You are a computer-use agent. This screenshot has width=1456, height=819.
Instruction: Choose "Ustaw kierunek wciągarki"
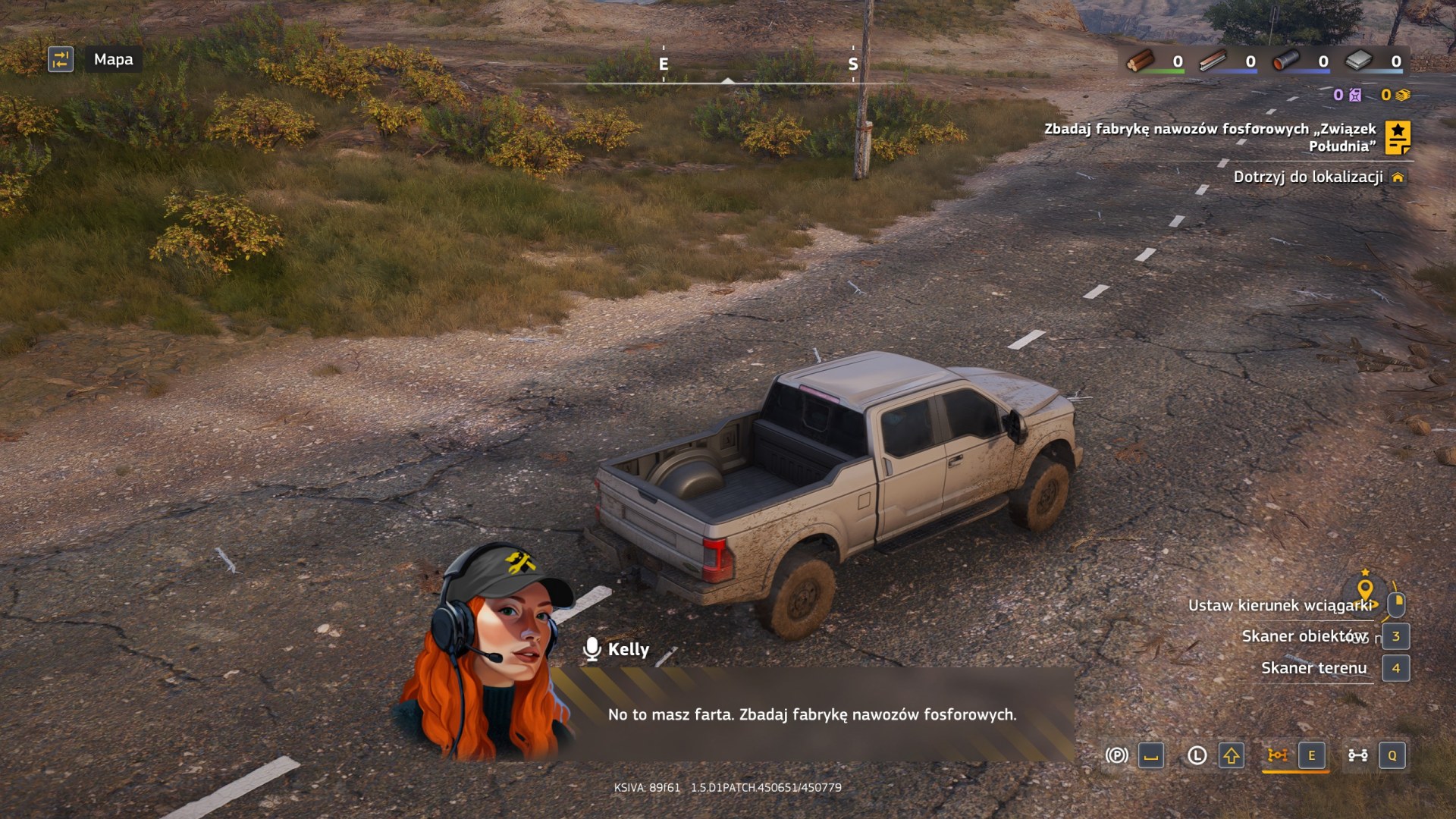1280,605
